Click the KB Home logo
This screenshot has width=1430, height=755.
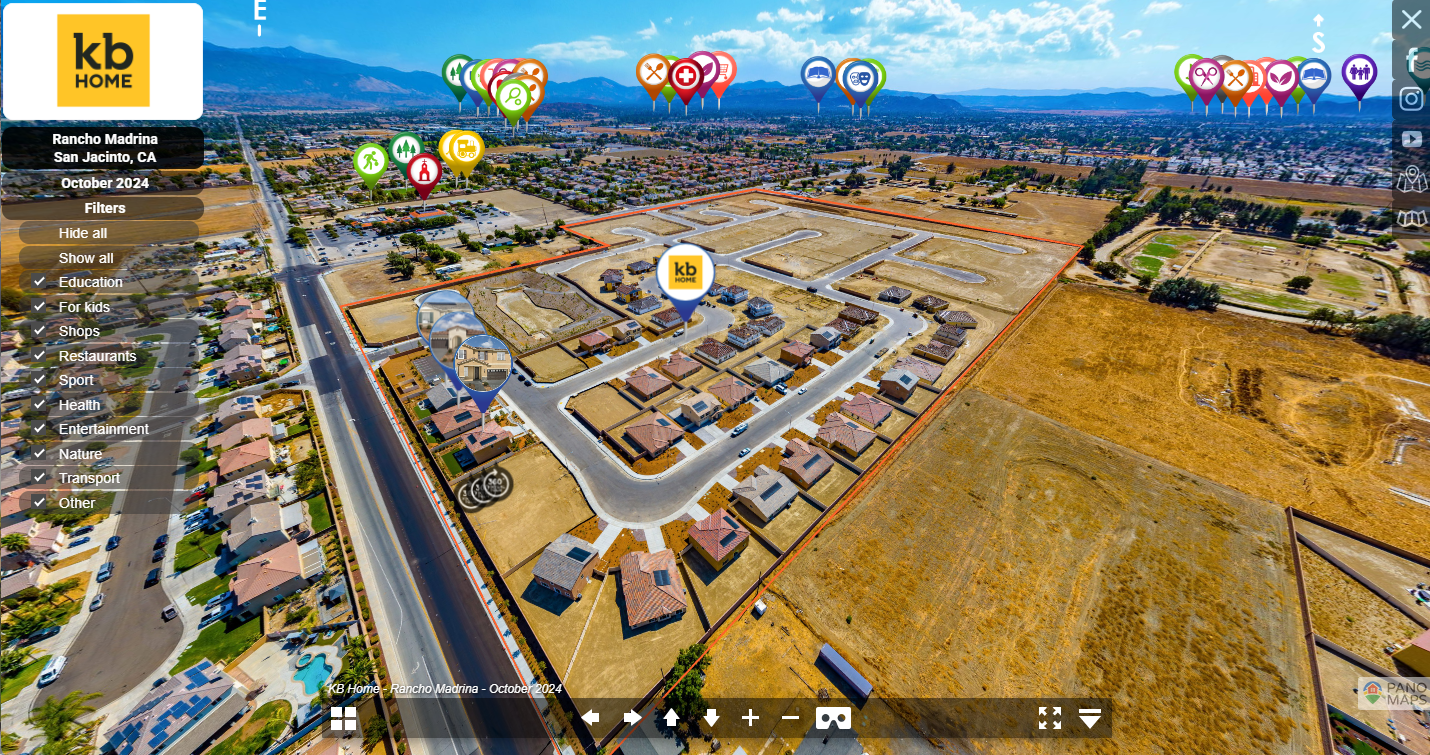[103, 61]
